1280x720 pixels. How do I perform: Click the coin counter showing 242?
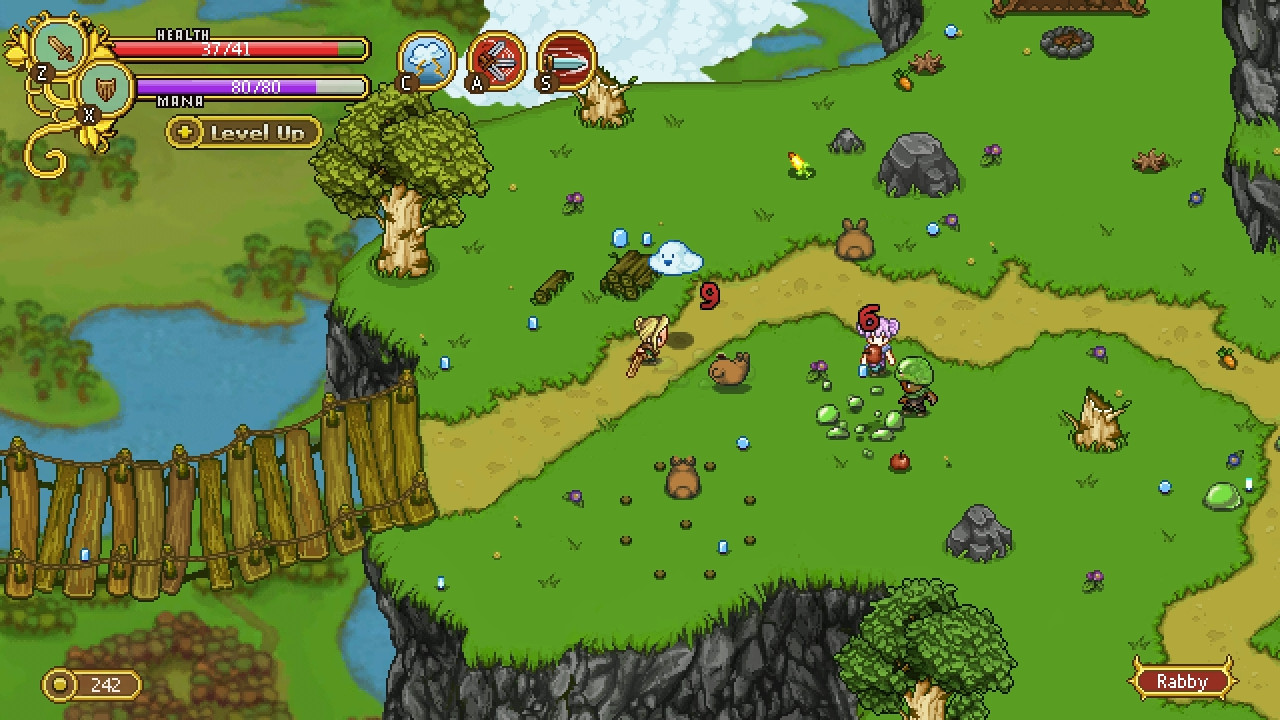105,684
